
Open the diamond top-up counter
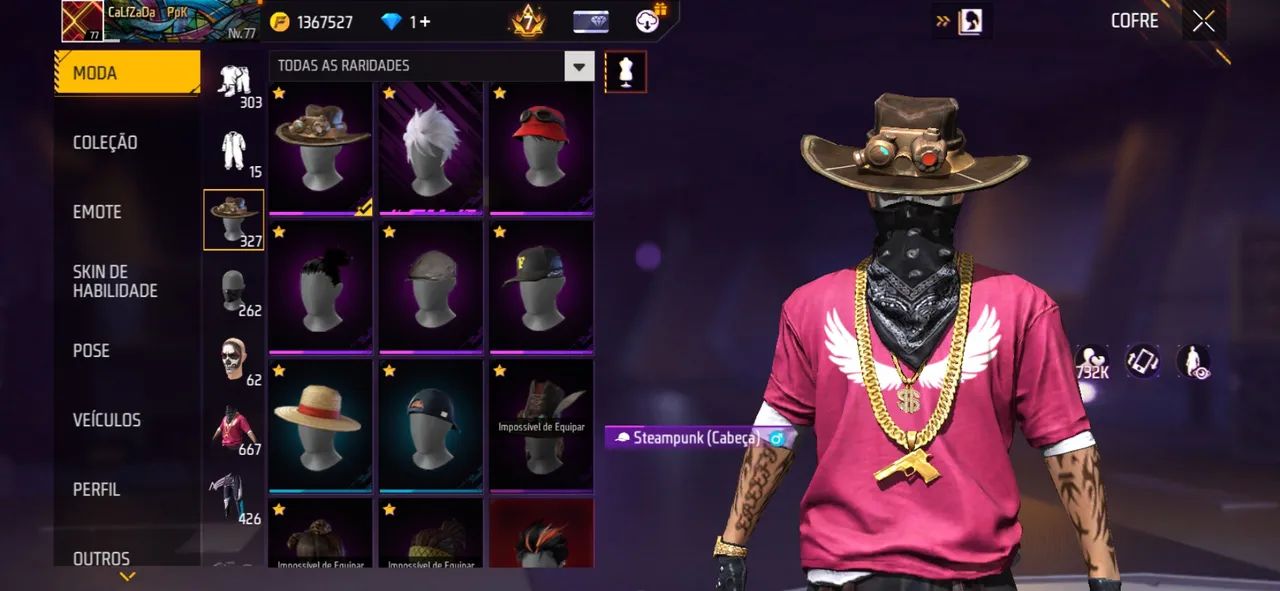[x=406, y=22]
